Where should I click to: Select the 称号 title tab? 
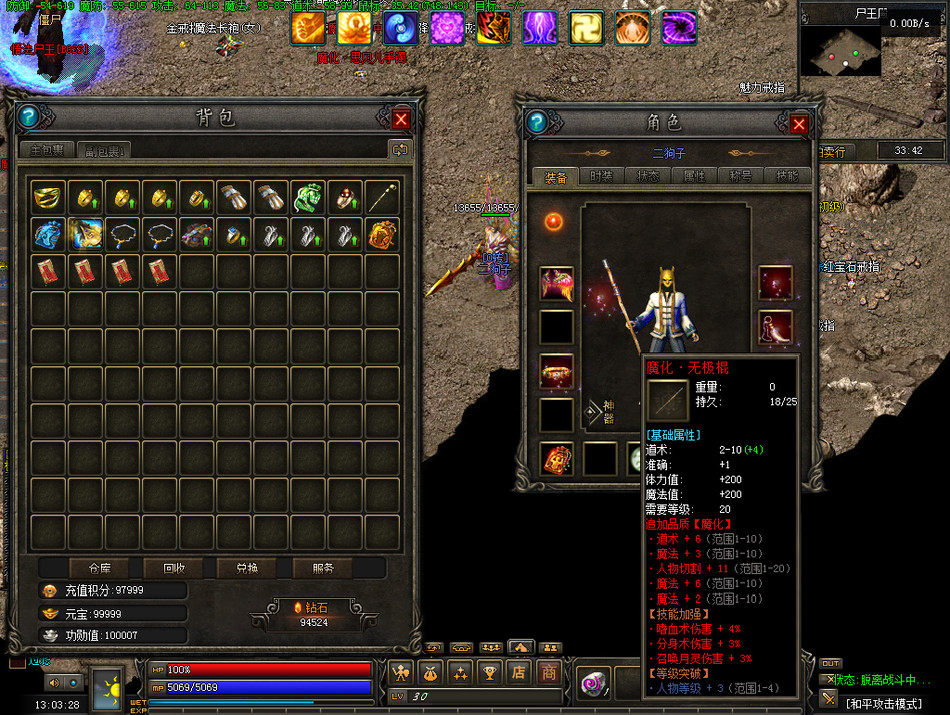[741, 176]
